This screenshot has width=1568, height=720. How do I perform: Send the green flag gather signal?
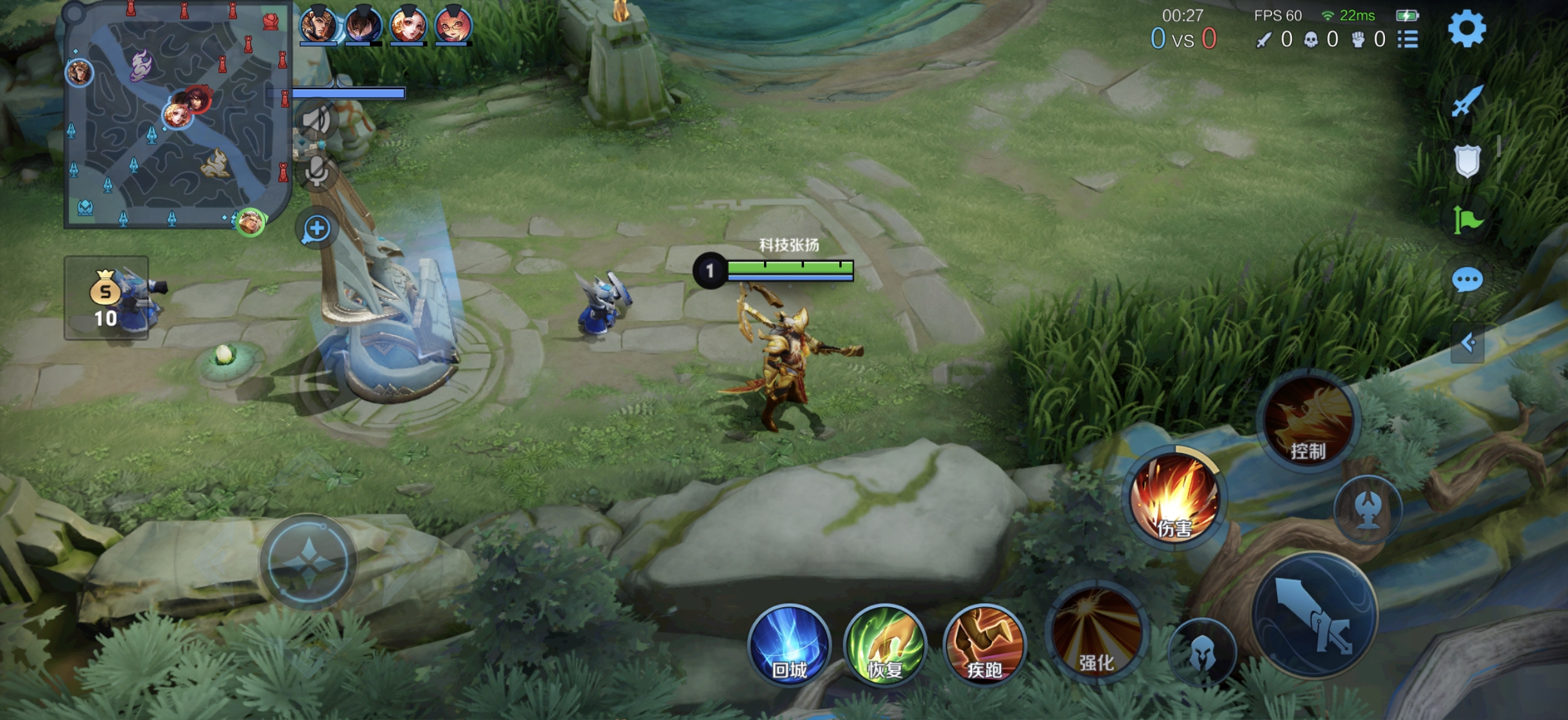tap(1467, 220)
